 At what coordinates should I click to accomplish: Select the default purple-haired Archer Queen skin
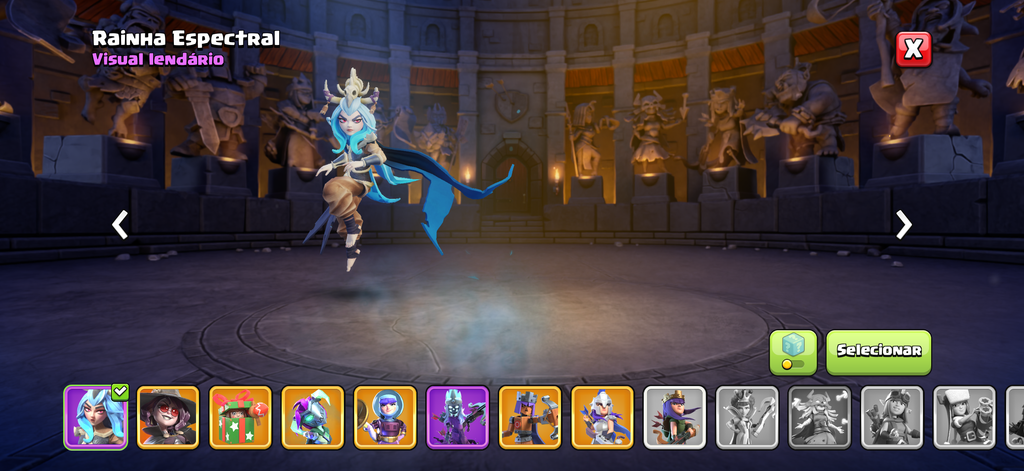(x=675, y=417)
